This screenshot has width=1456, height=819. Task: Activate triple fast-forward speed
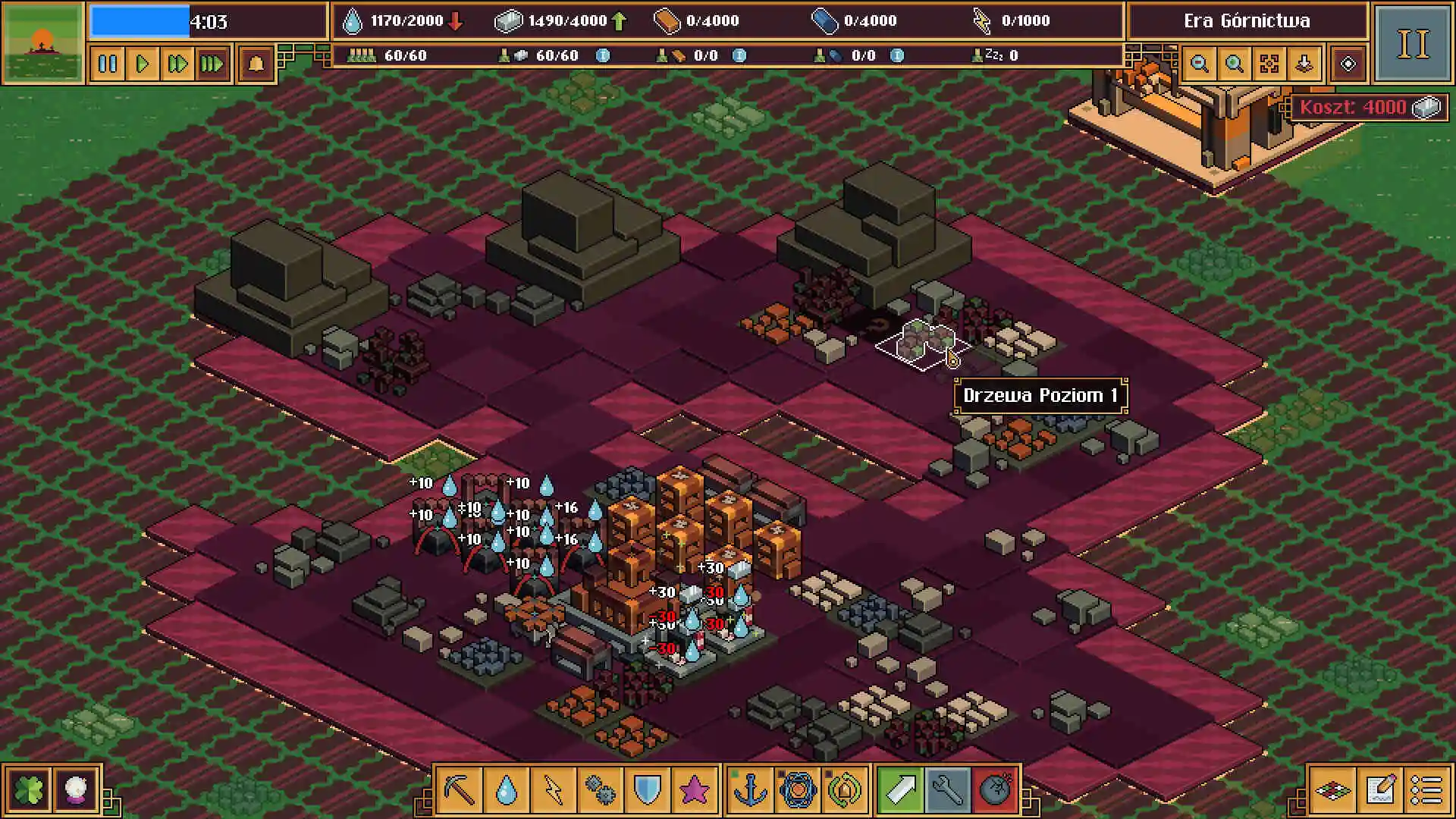[x=212, y=64]
